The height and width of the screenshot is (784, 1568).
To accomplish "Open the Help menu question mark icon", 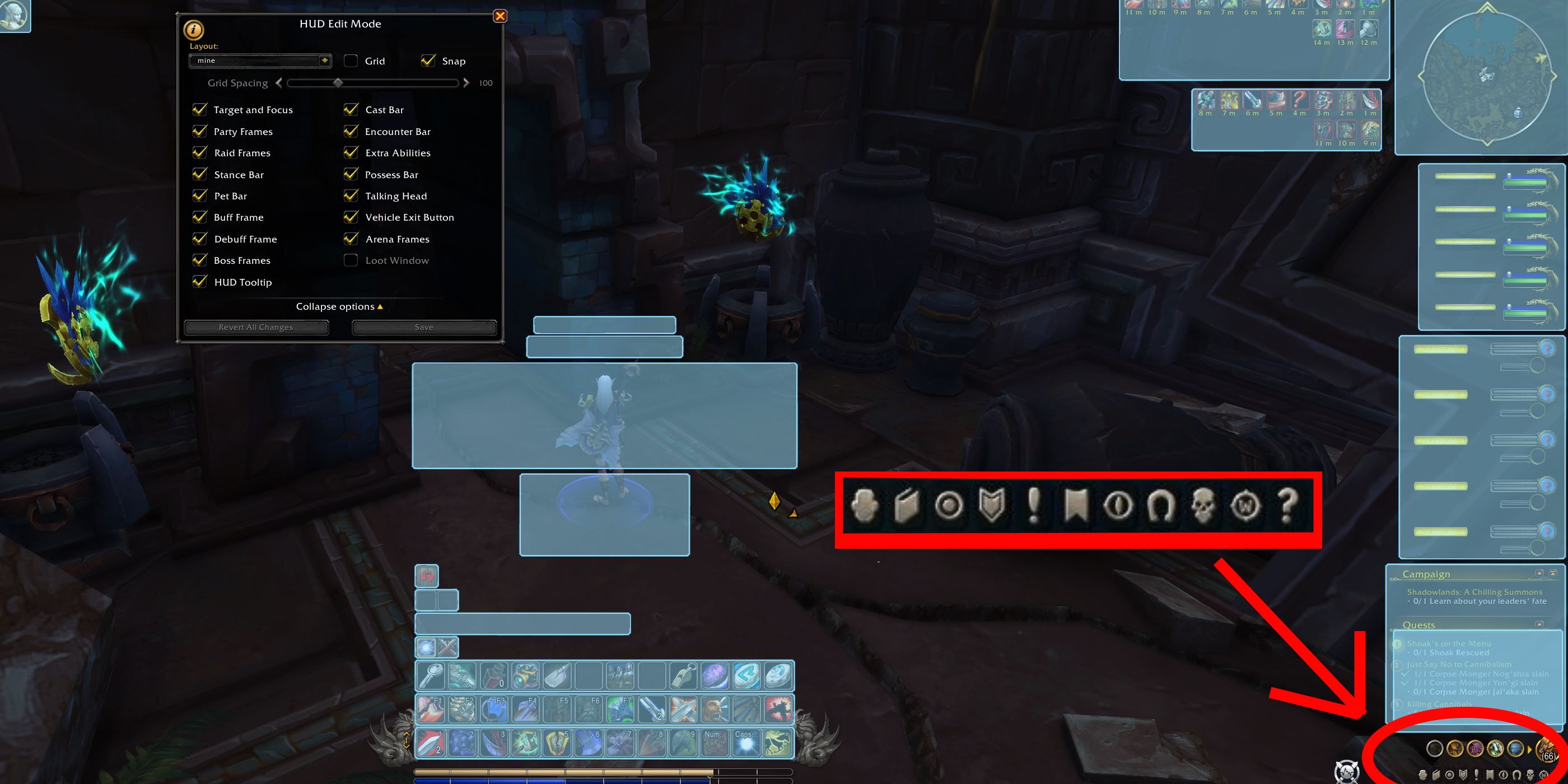I will (1286, 506).
